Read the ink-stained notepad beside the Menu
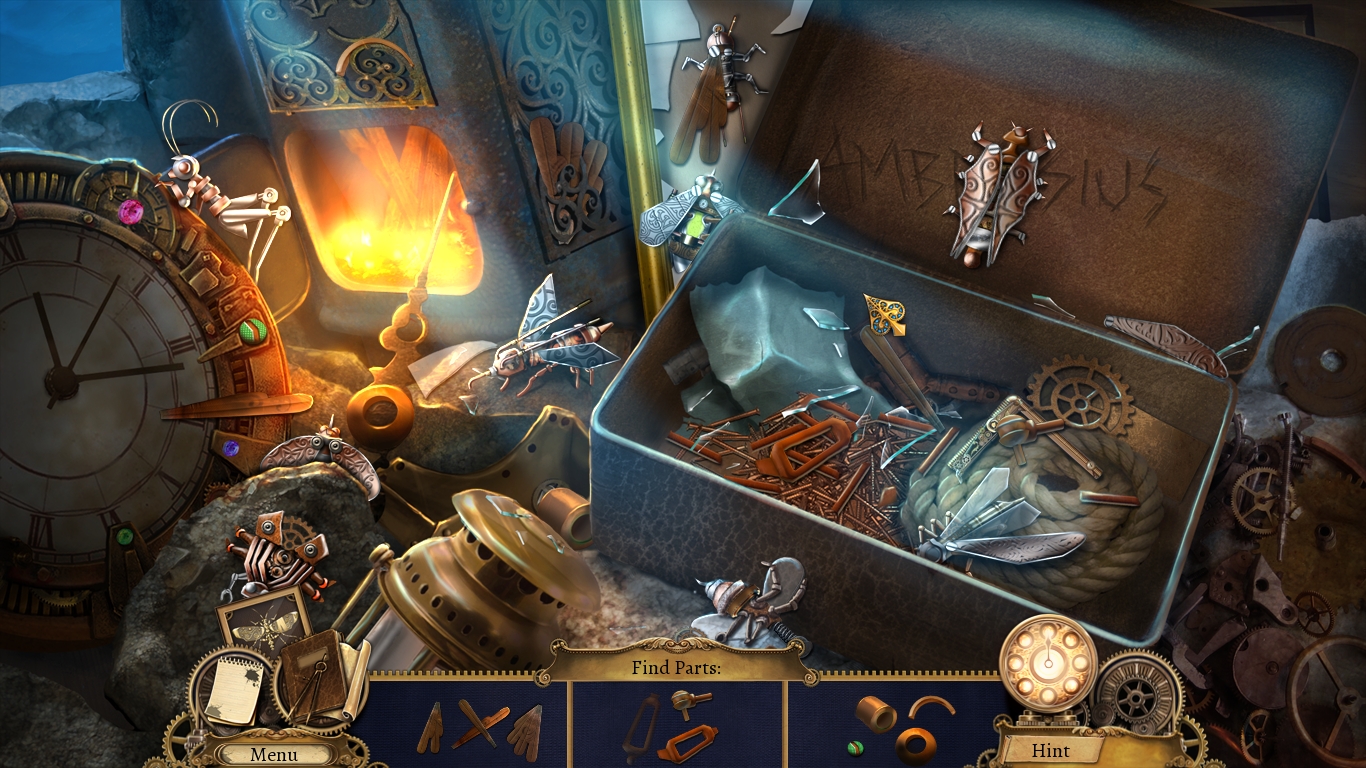Screen dimensions: 1366x768 [232, 691]
